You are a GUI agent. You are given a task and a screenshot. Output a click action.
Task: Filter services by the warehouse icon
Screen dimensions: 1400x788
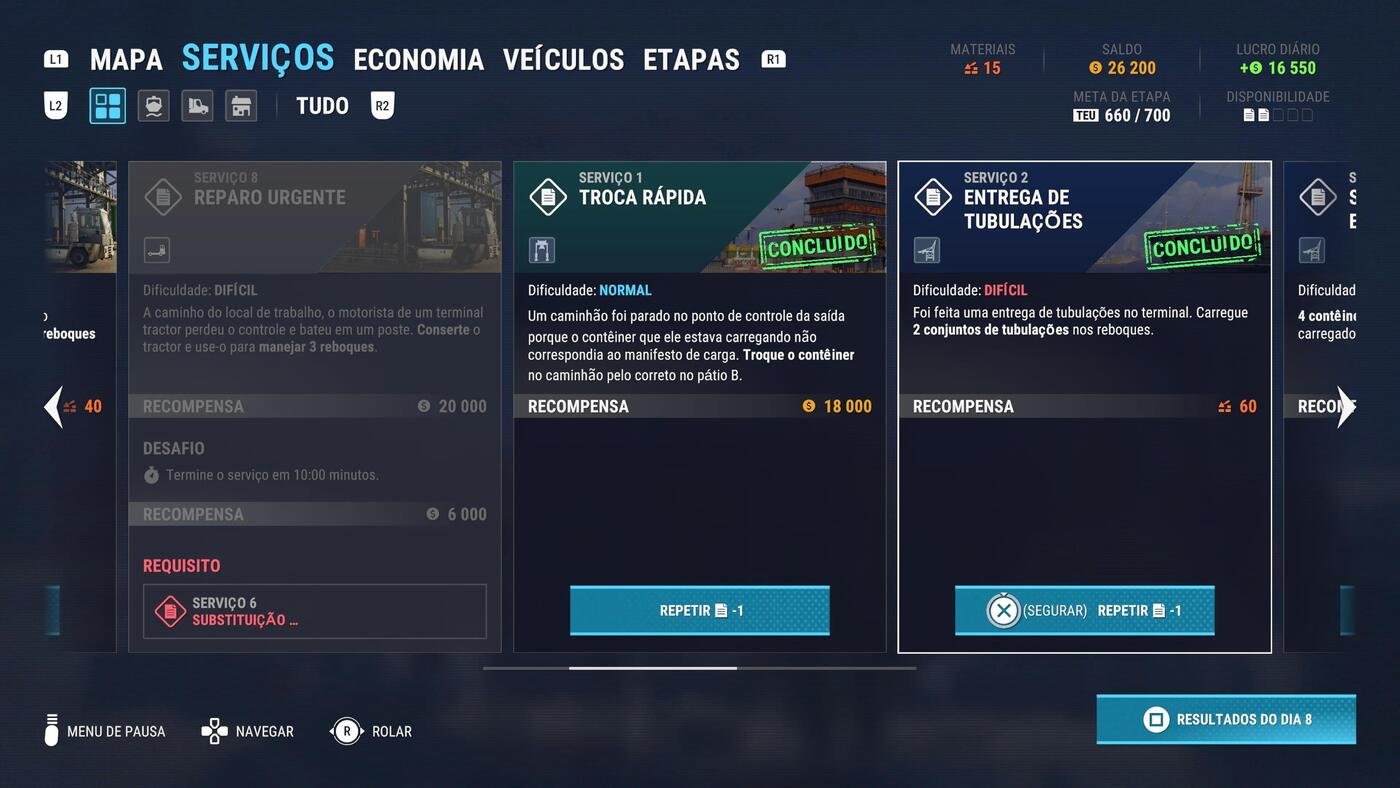click(x=241, y=106)
